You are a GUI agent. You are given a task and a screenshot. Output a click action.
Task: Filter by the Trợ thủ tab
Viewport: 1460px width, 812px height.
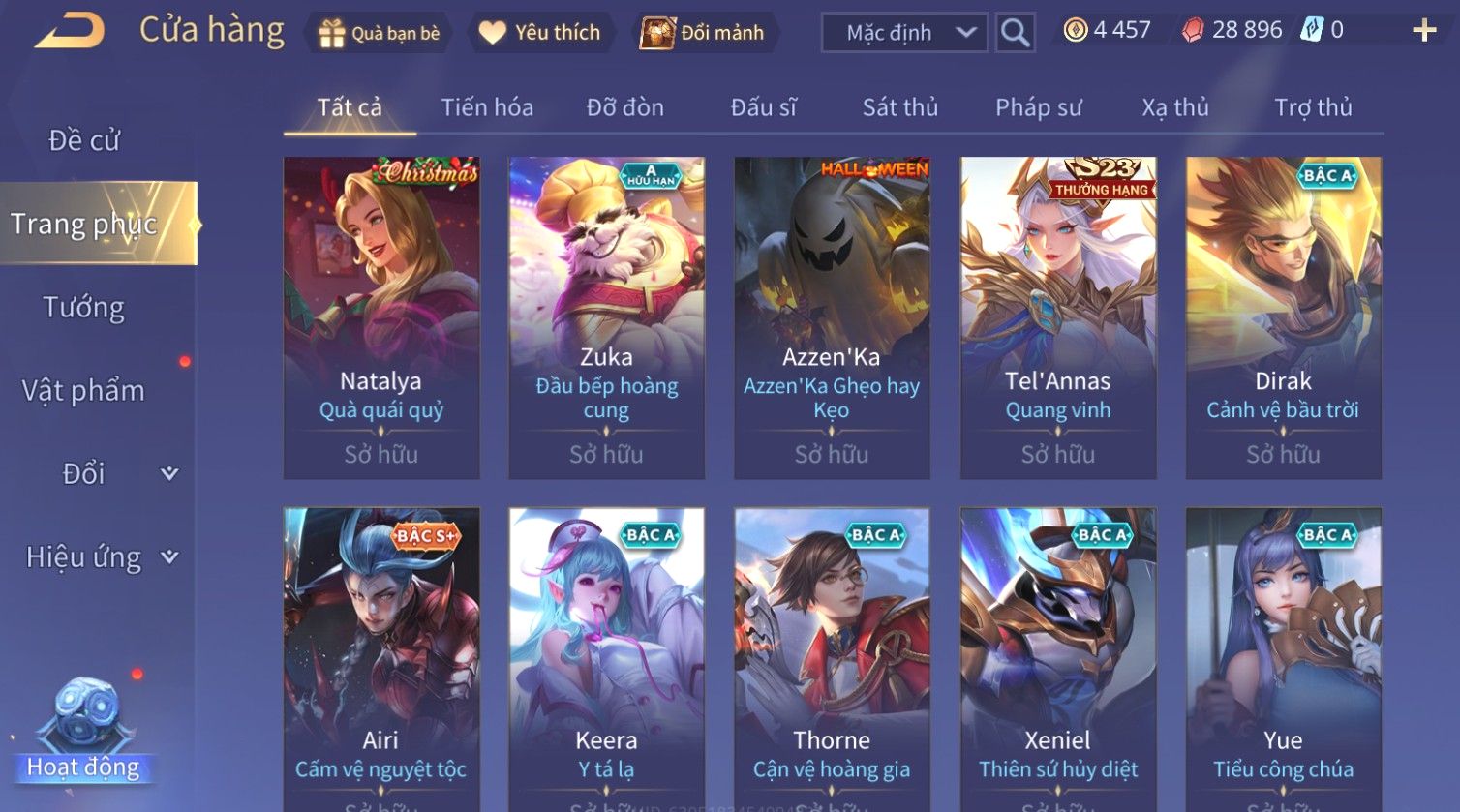pos(1312,107)
